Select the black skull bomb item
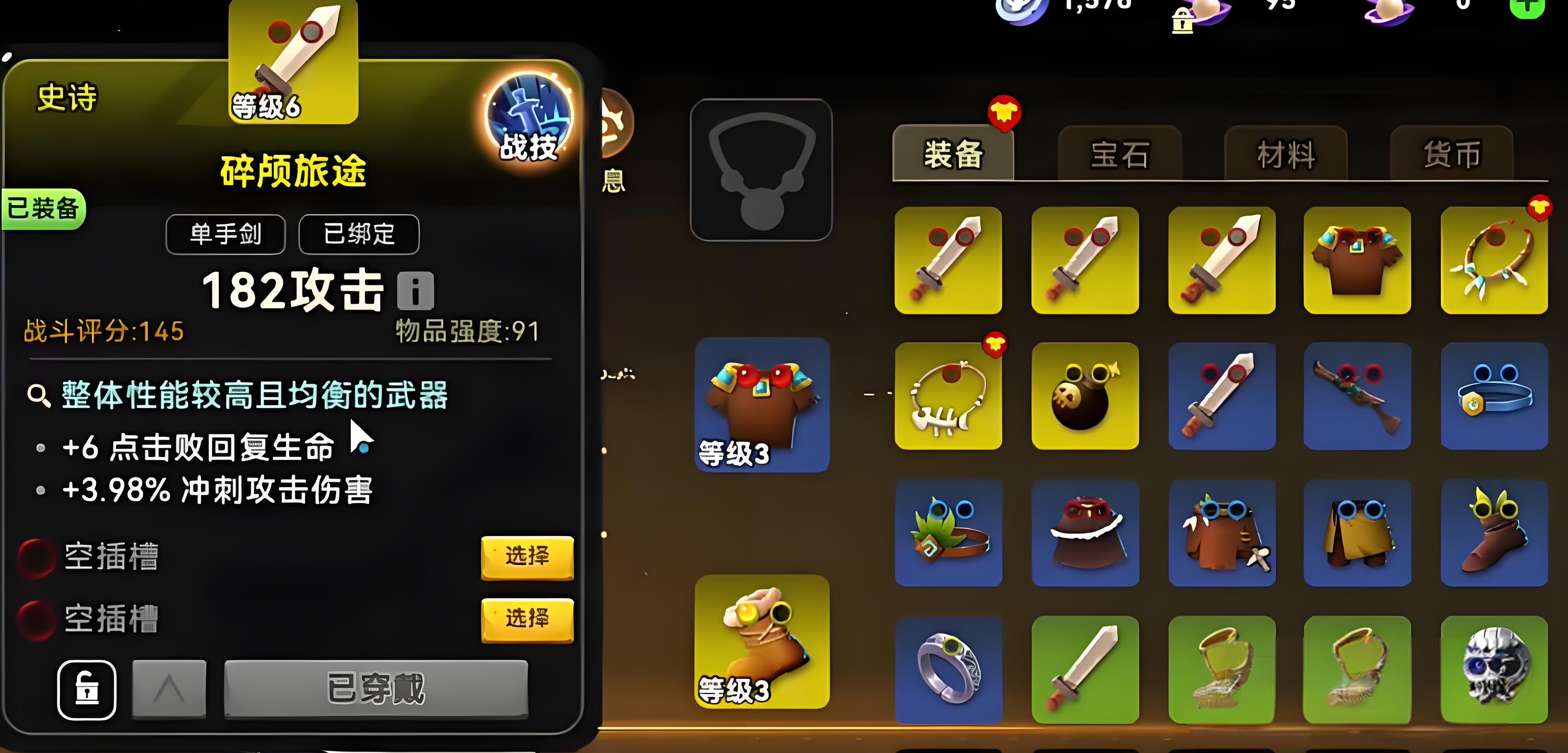 pyautogui.click(x=1085, y=396)
